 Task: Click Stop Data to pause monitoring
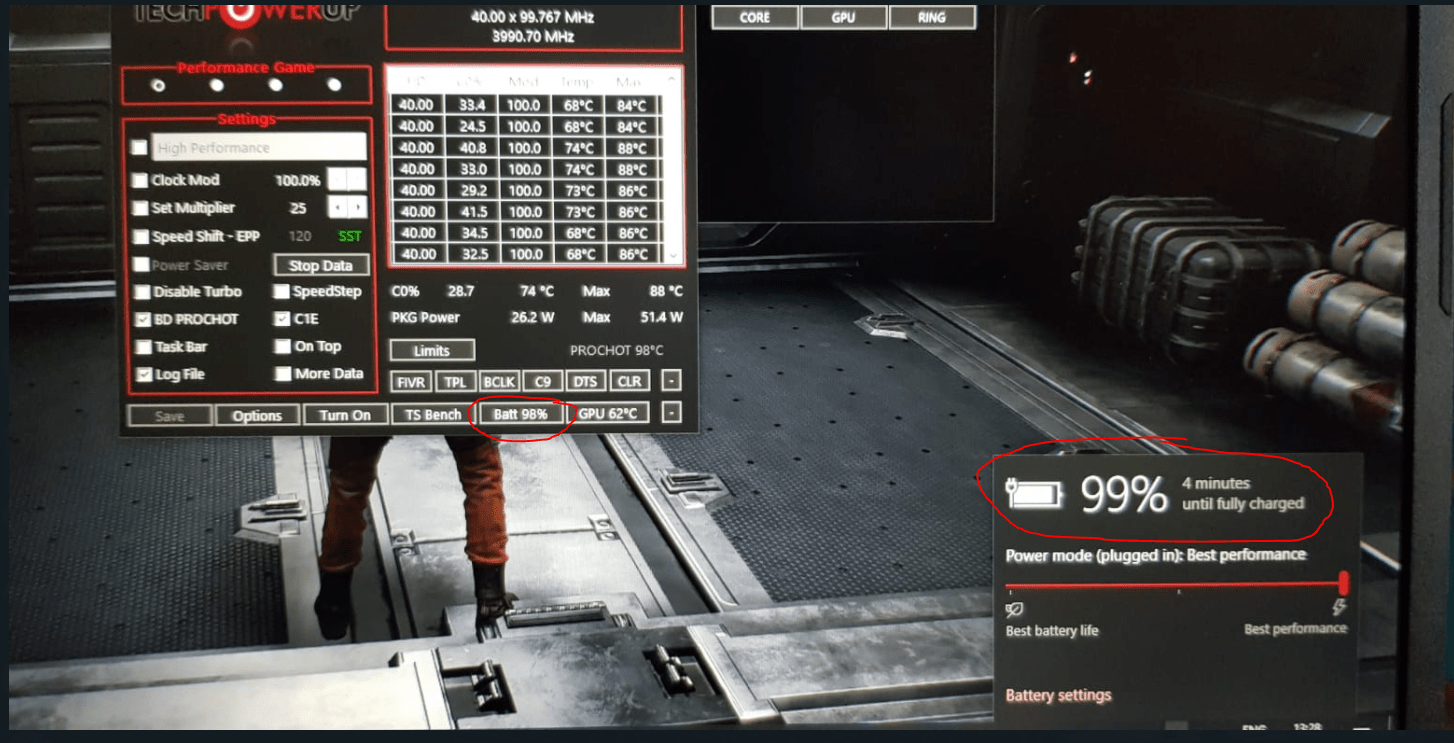pos(320,265)
